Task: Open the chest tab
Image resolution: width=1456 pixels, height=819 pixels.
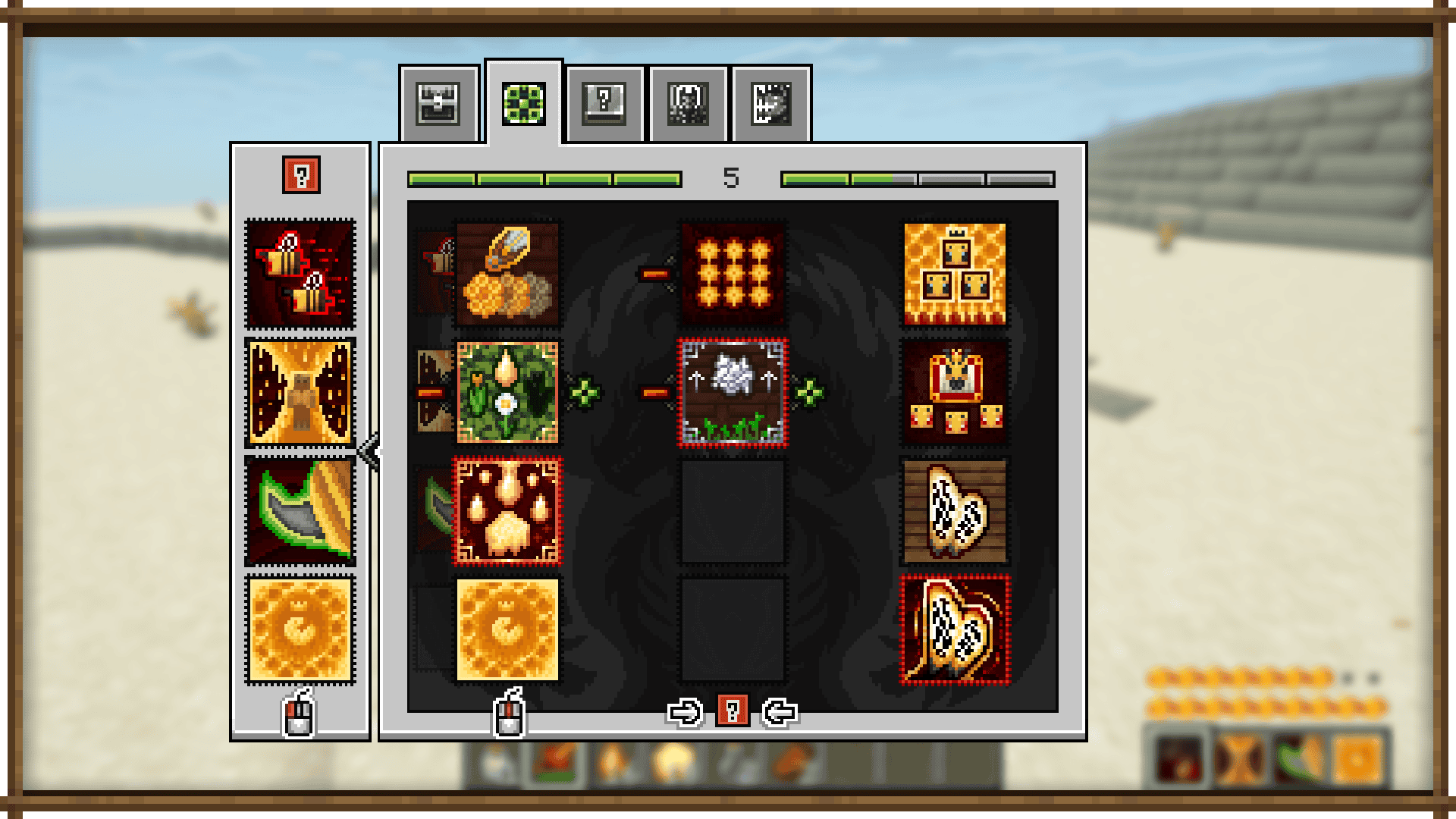Action: (x=438, y=104)
